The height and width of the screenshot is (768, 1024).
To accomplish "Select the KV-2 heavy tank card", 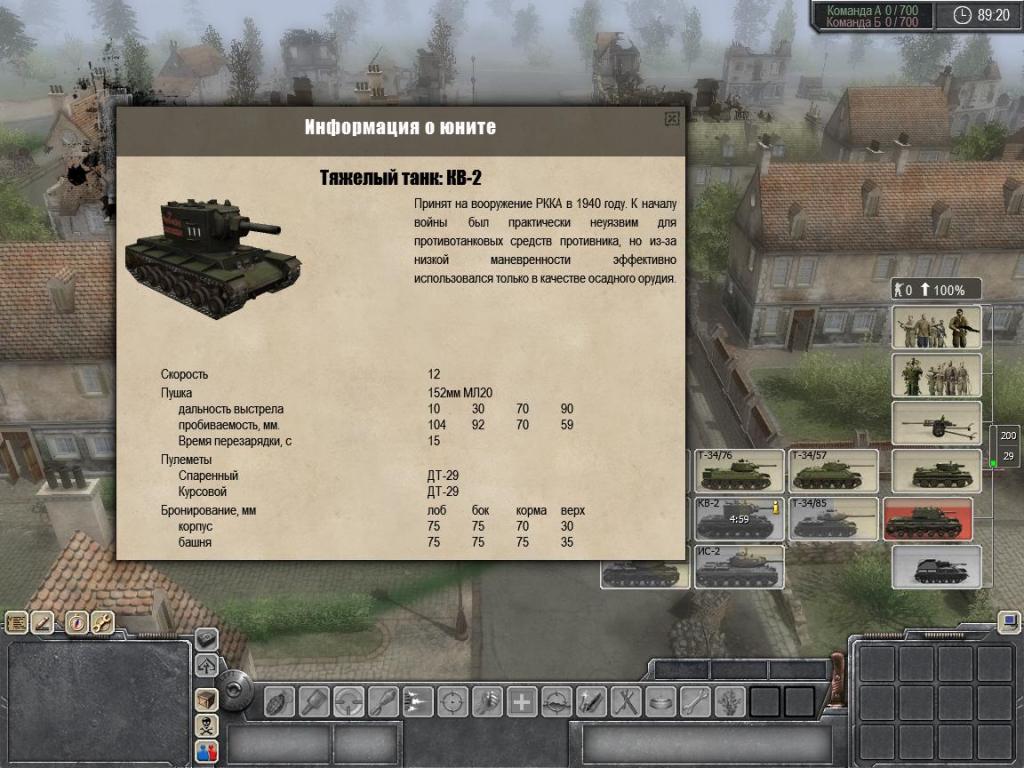I will click(x=738, y=519).
